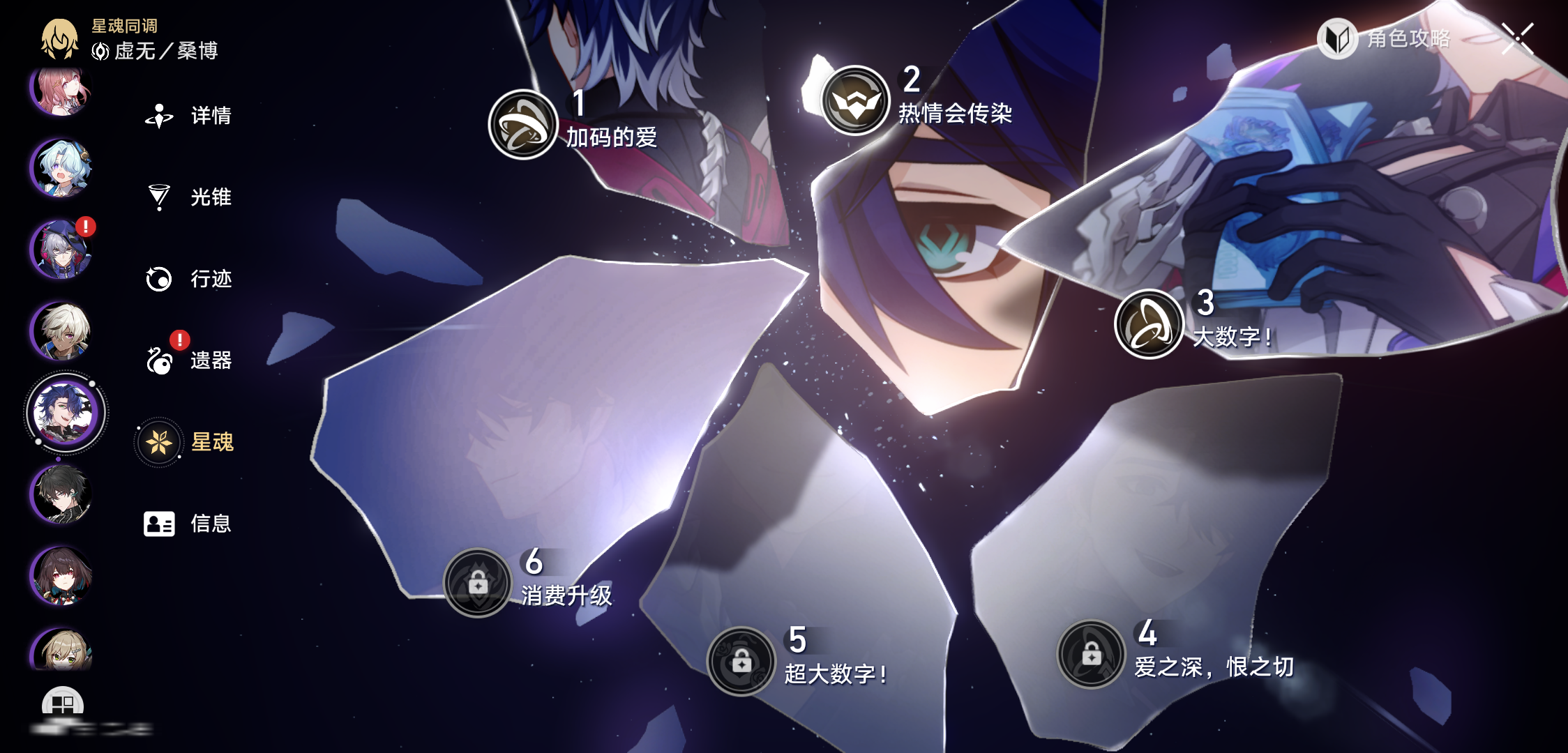1568x753 pixels.
Task: Open the 详情 details tab
Action: [188, 116]
